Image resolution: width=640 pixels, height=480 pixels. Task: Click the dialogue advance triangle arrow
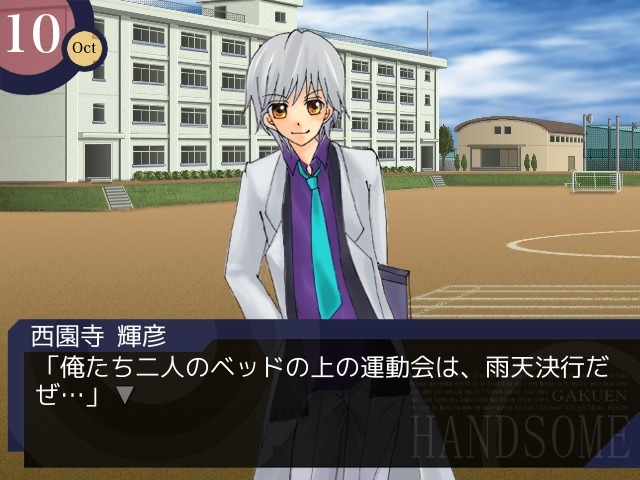pos(124,394)
